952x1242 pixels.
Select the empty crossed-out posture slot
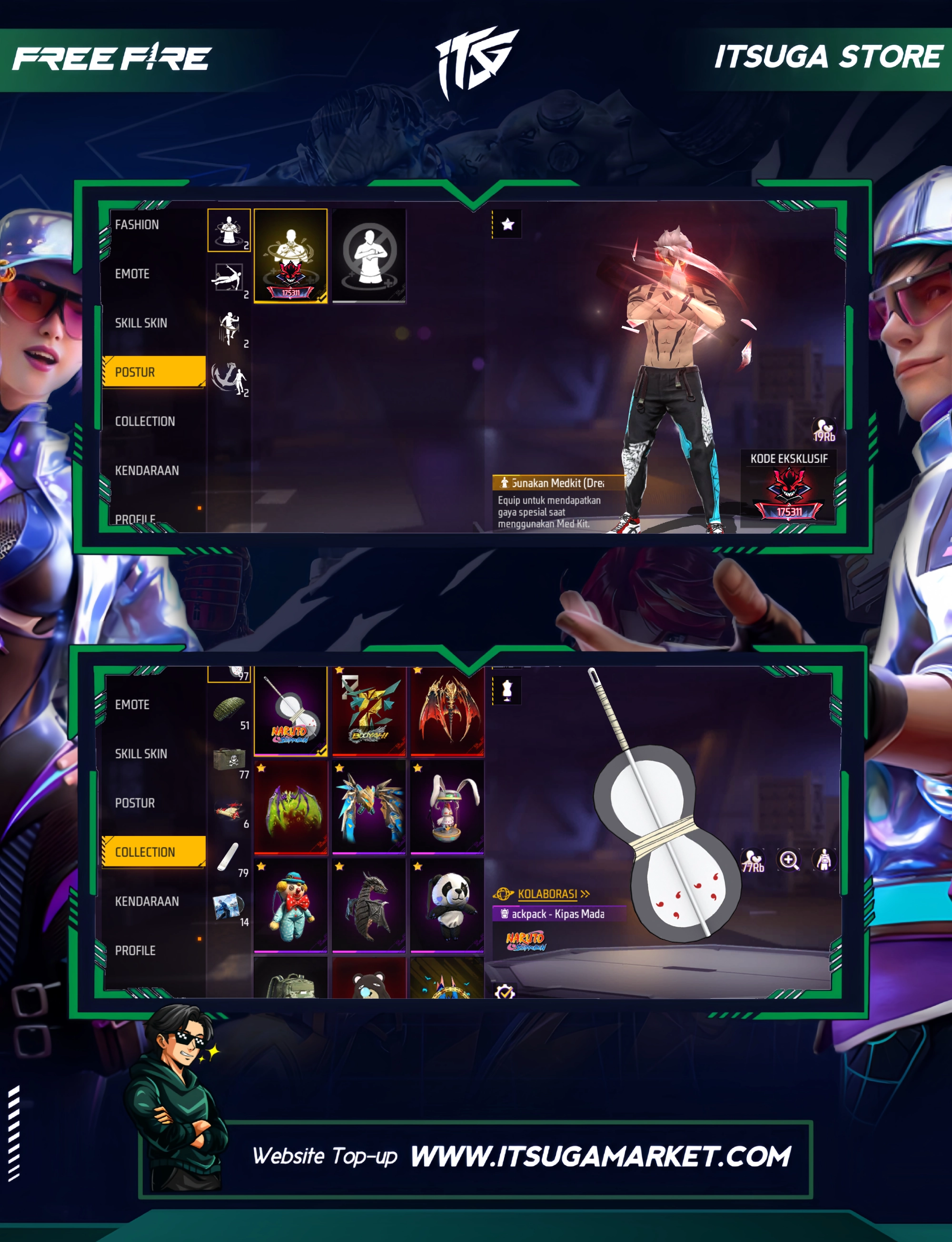(x=369, y=256)
